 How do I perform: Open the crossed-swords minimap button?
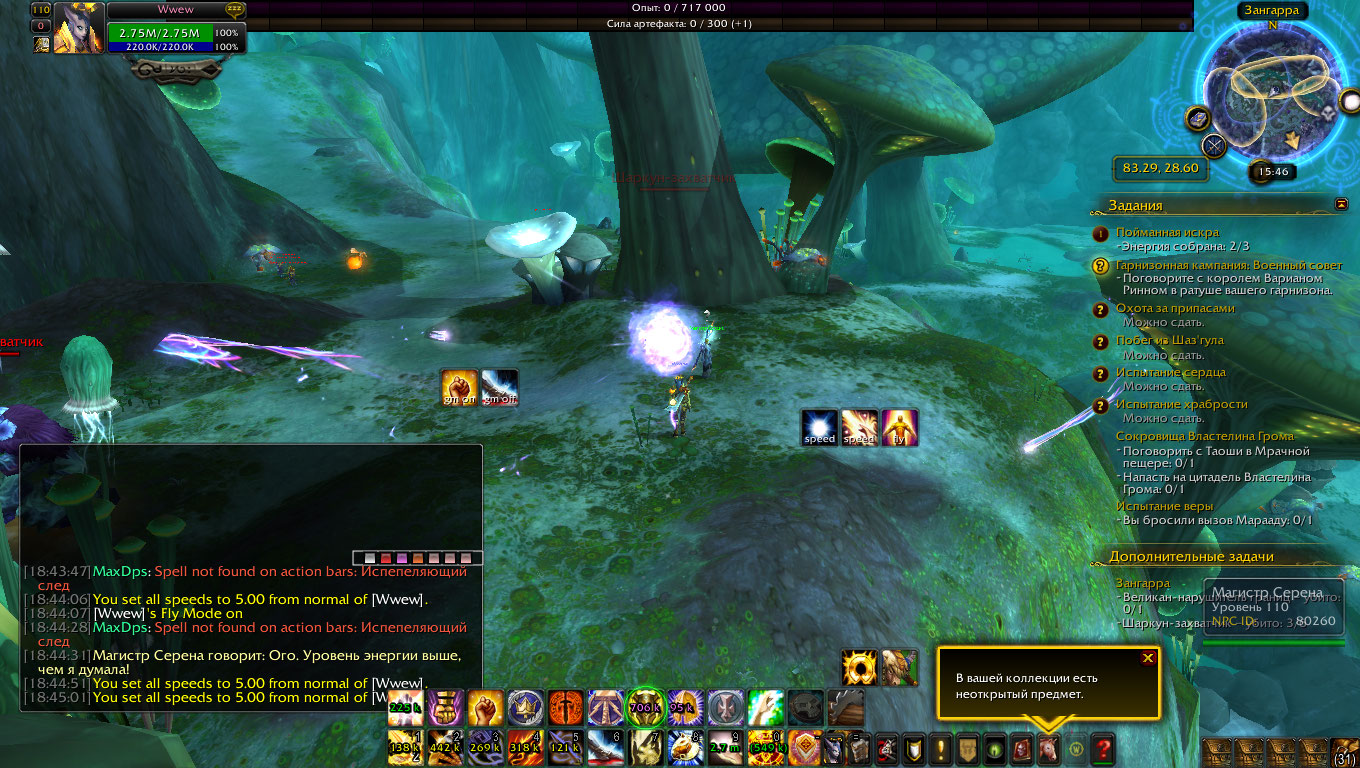[1214, 147]
